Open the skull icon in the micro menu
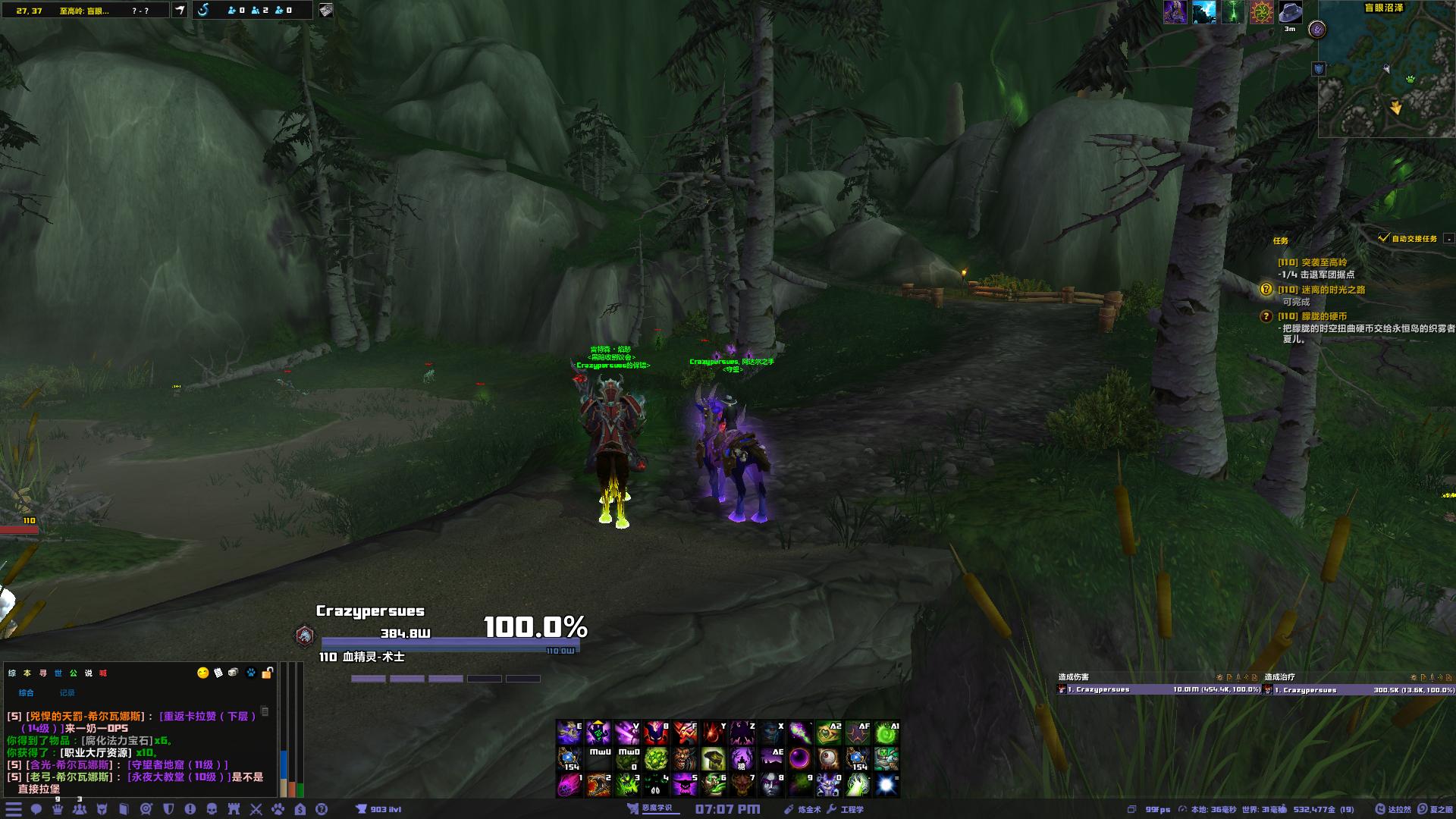This screenshot has width=1456, height=819. click(212, 809)
